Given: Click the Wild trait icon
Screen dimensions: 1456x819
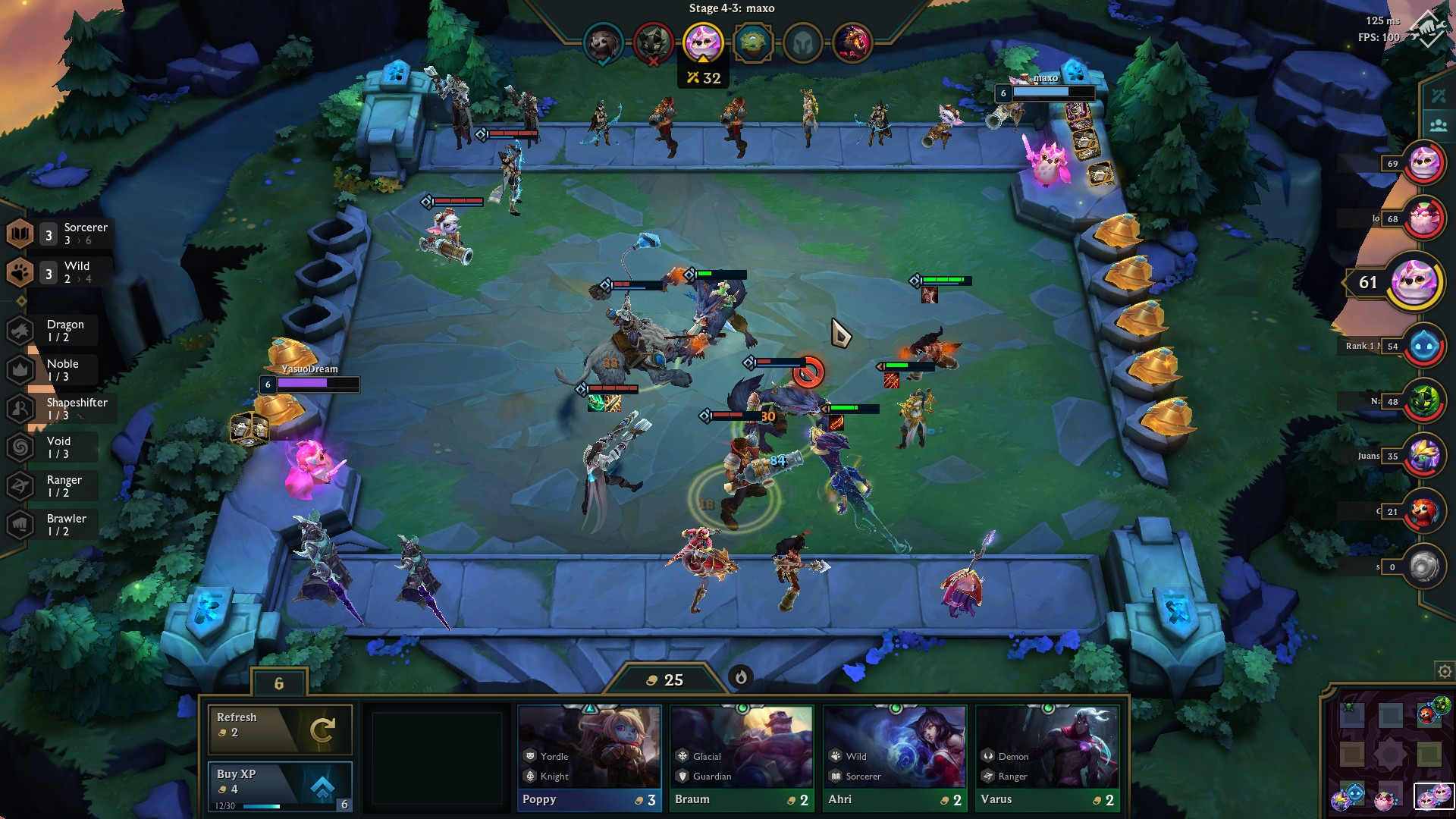Looking at the screenshot, I should tap(20, 271).
